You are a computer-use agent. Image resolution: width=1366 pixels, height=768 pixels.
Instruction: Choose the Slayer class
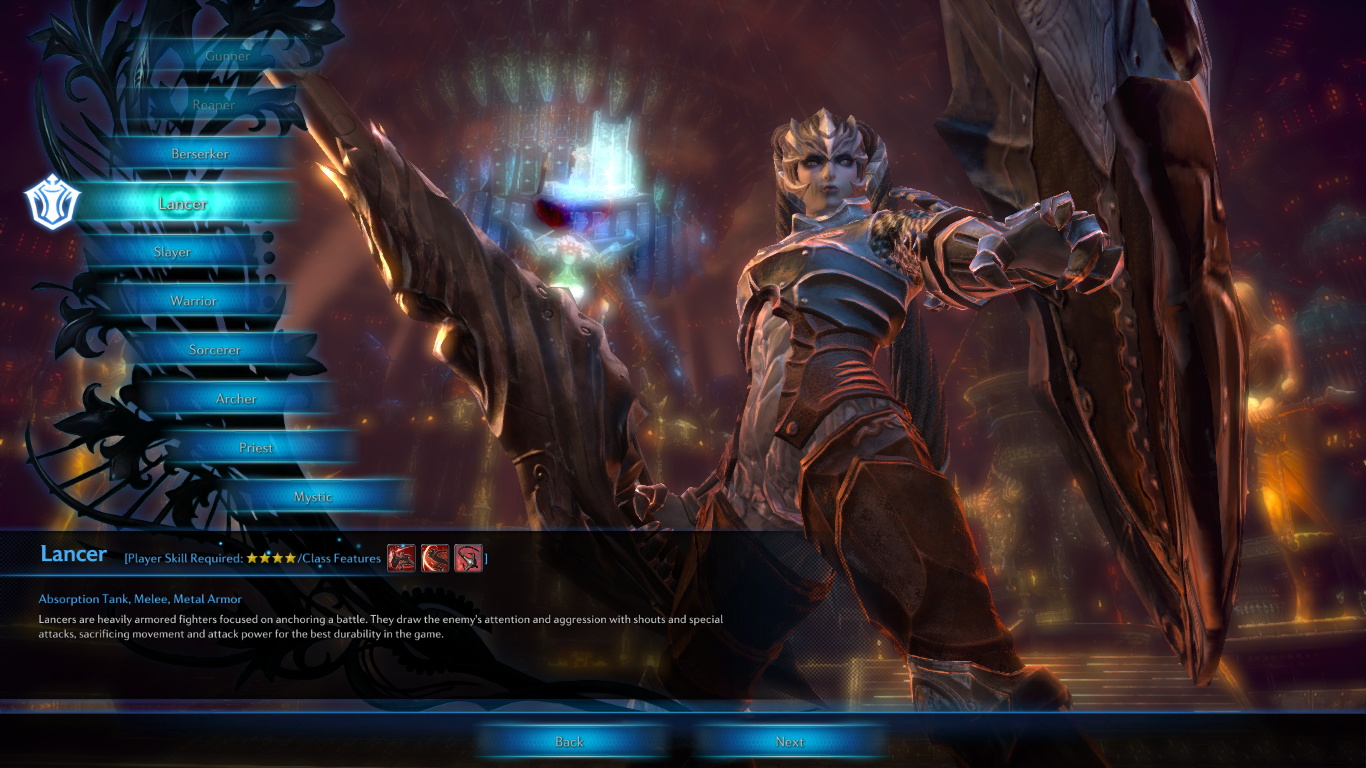pos(172,252)
